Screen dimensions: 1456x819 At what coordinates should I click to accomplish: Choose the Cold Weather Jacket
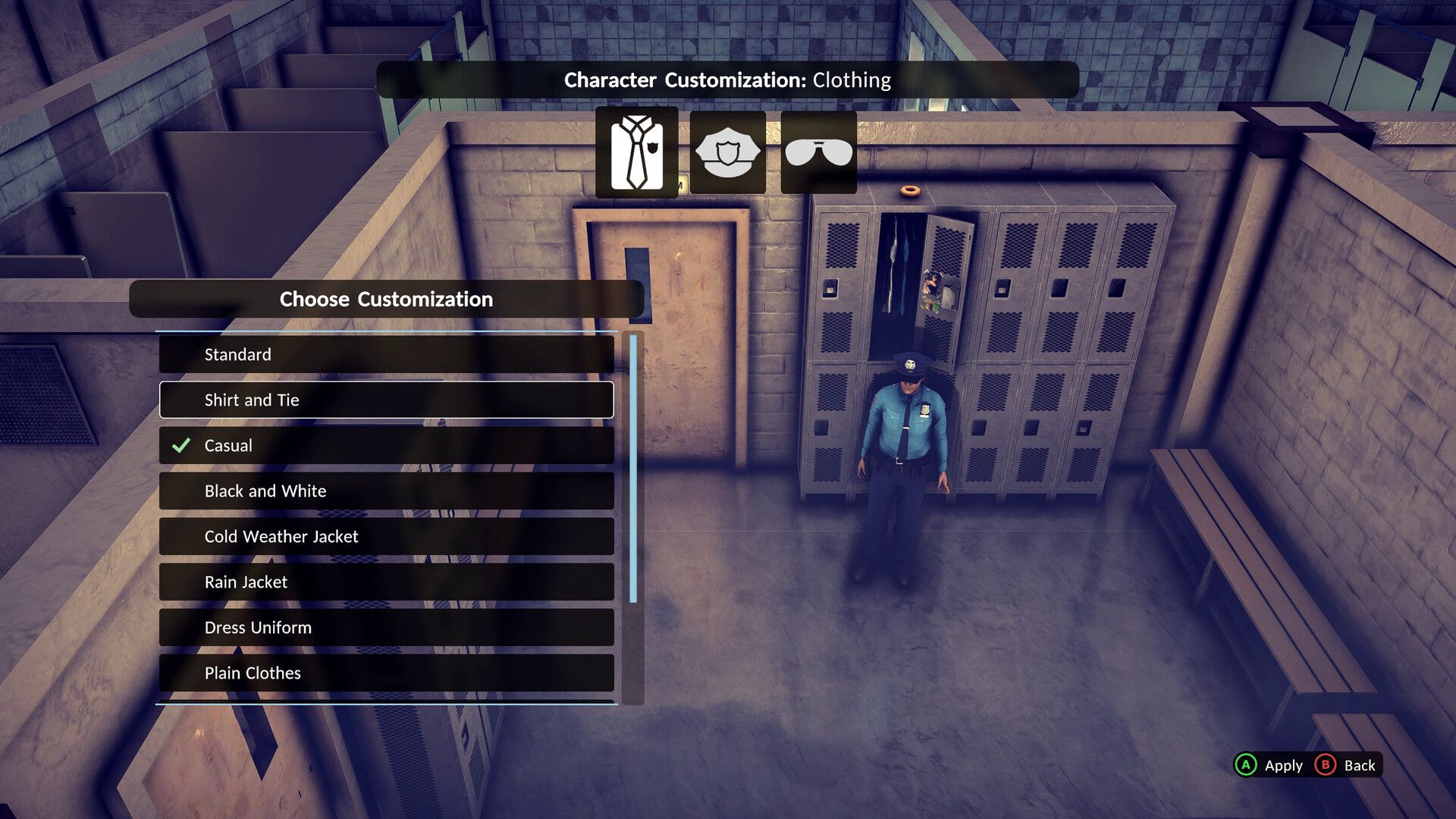click(x=386, y=536)
